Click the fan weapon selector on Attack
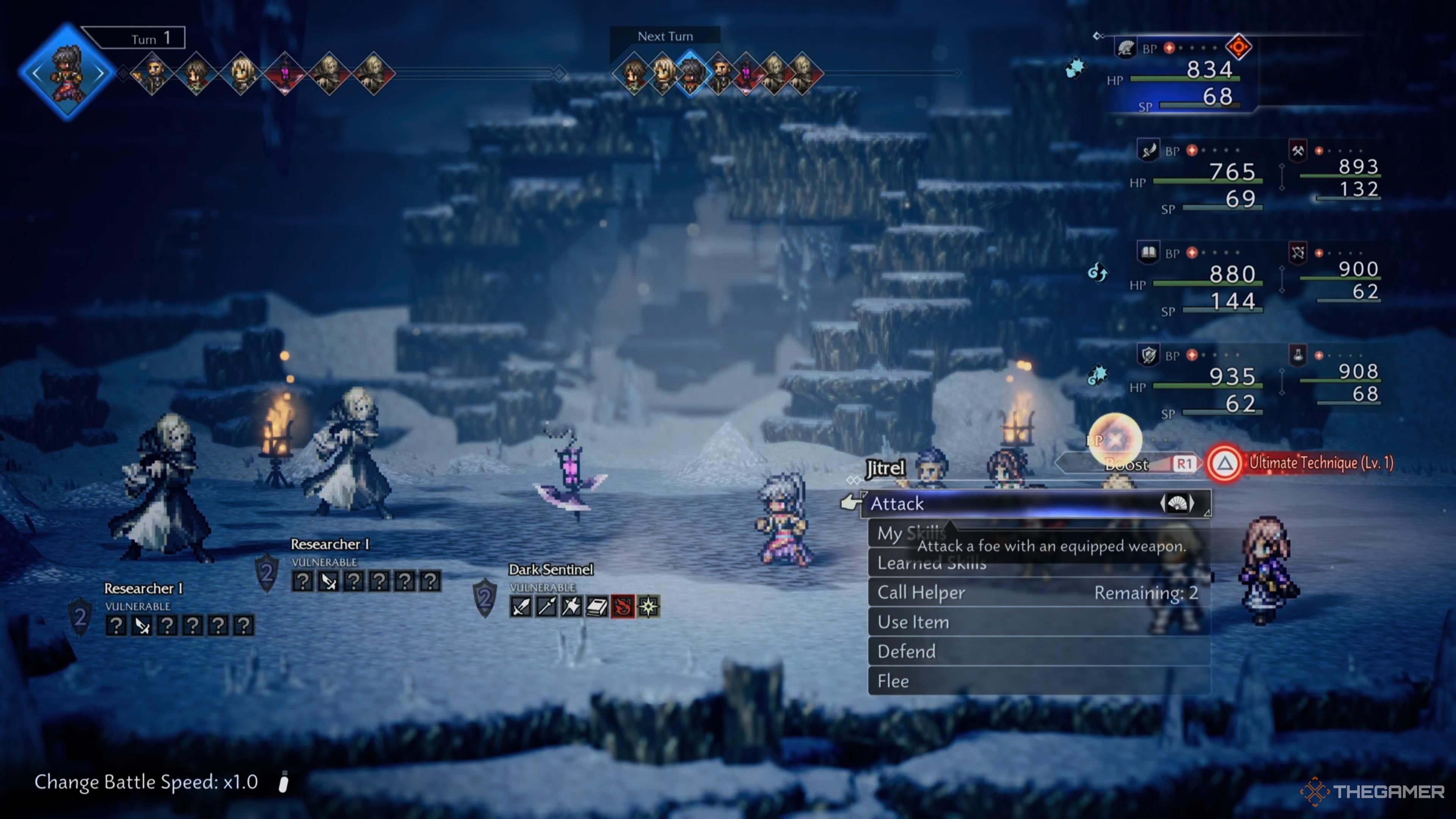Viewport: 1456px width, 819px height. (x=1177, y=503)
